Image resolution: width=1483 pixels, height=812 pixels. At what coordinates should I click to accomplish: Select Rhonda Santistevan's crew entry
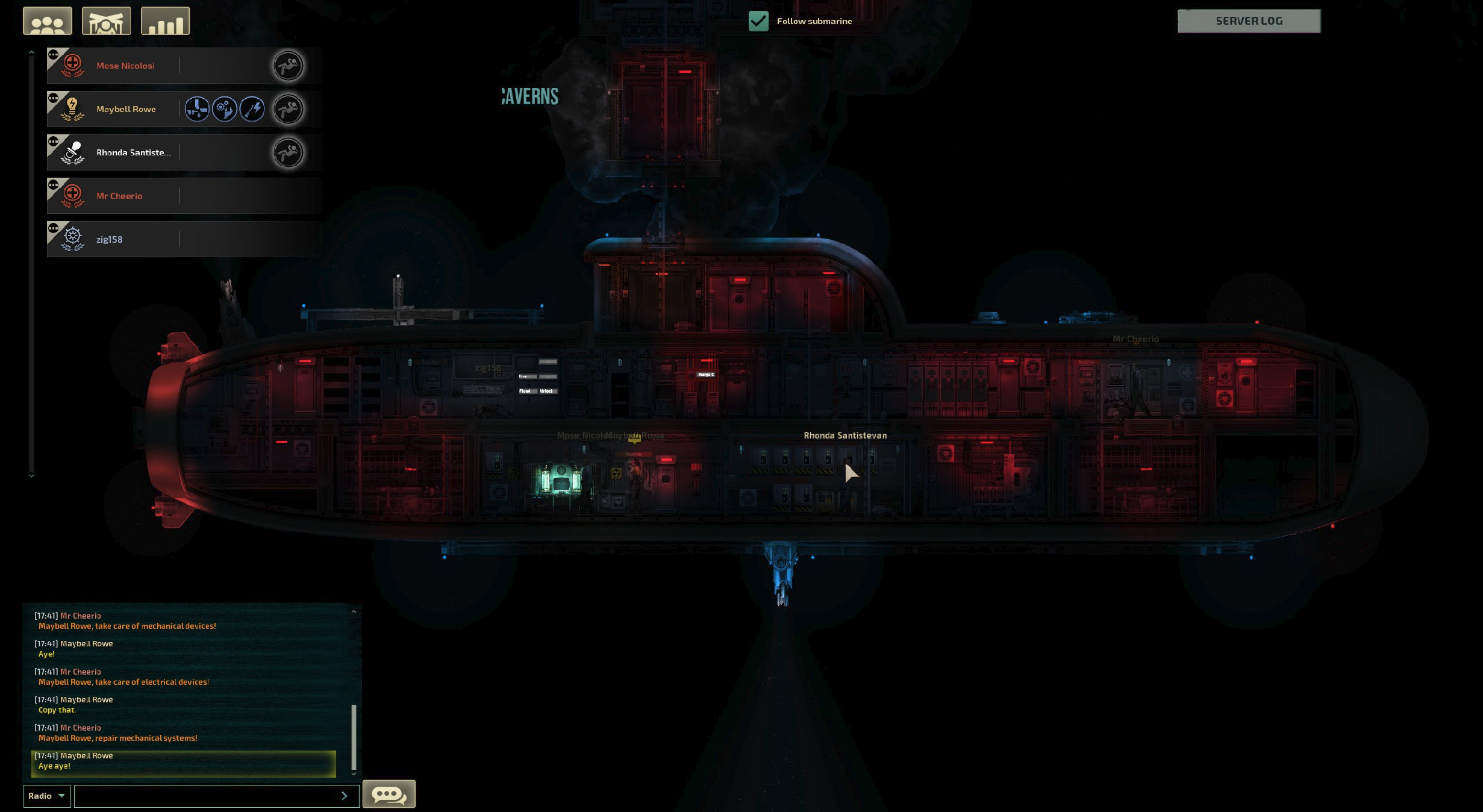coord(133,152)
